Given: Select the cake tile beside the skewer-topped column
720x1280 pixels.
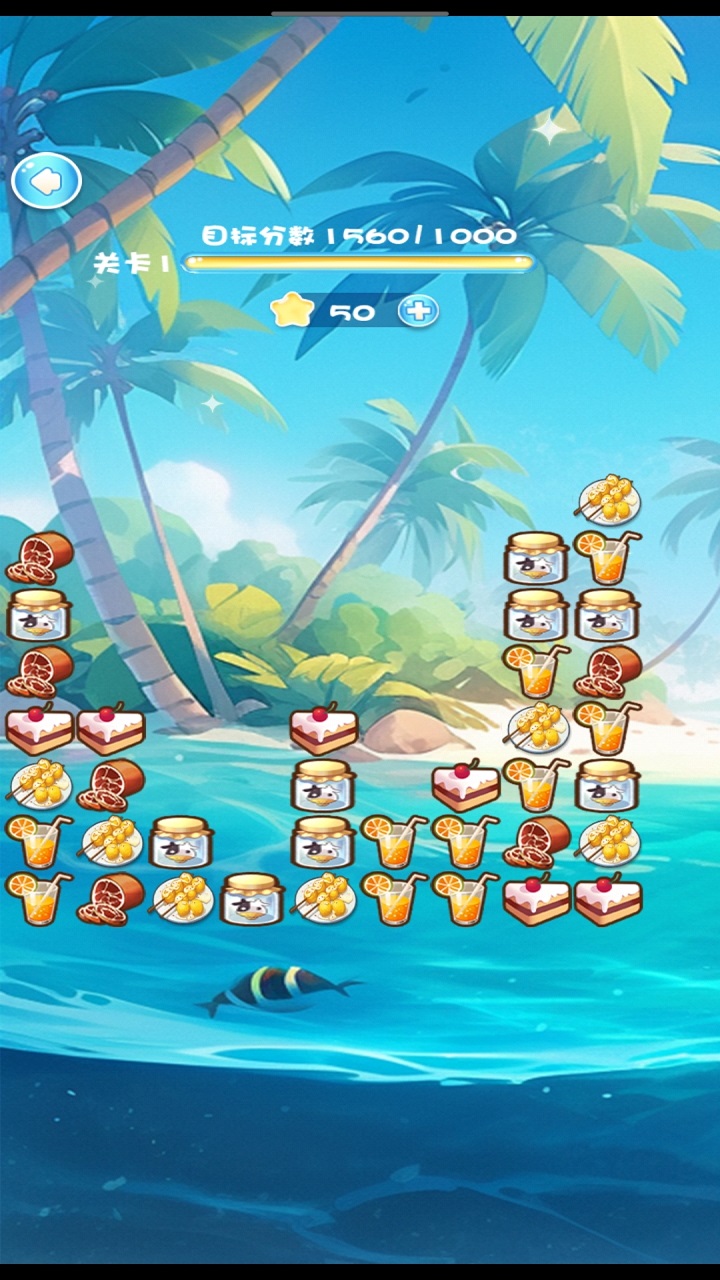Looking at the screenshot, I should (537, 898).
